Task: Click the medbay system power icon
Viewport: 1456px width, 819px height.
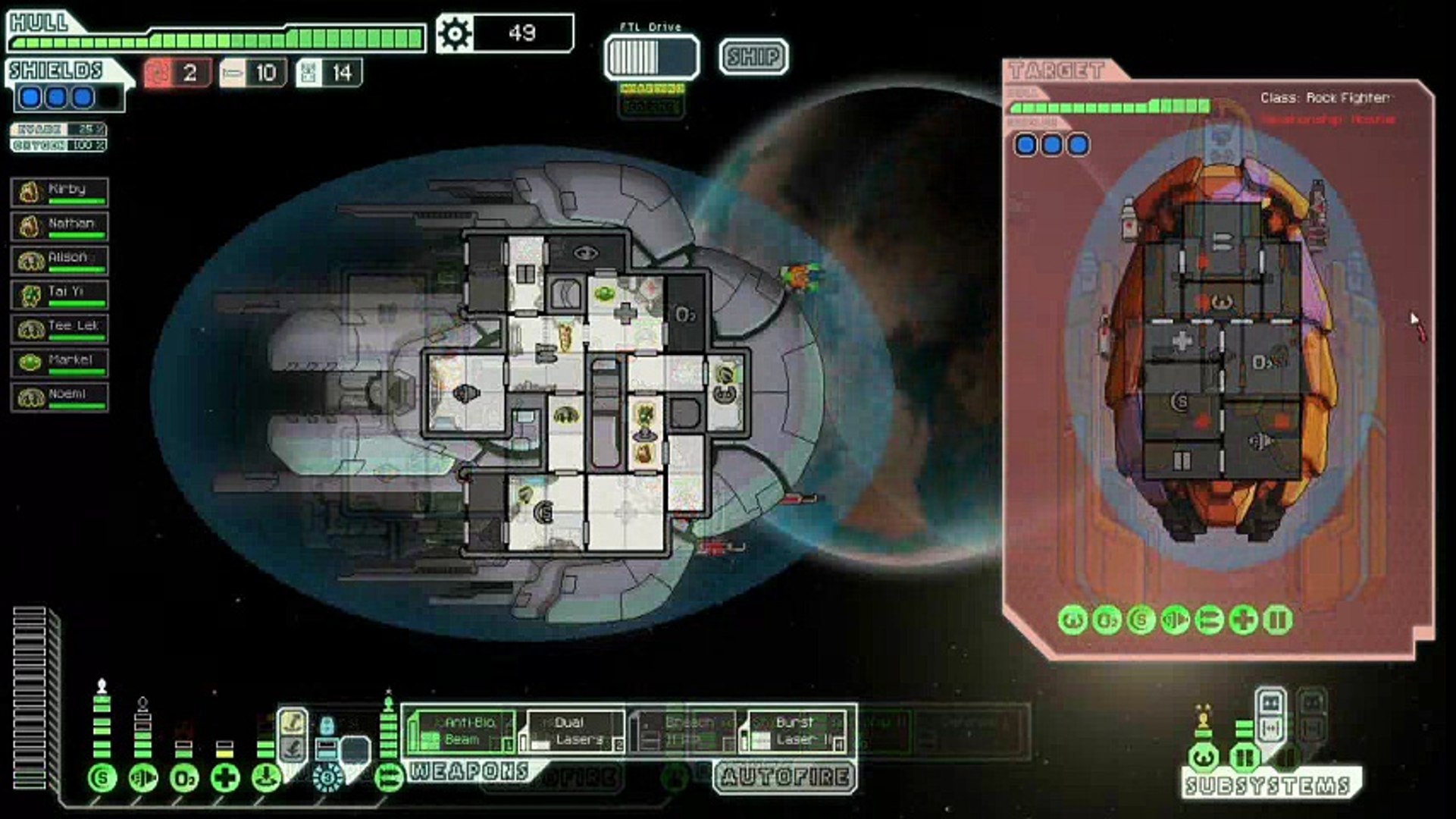Action: [x=225, y=778]
